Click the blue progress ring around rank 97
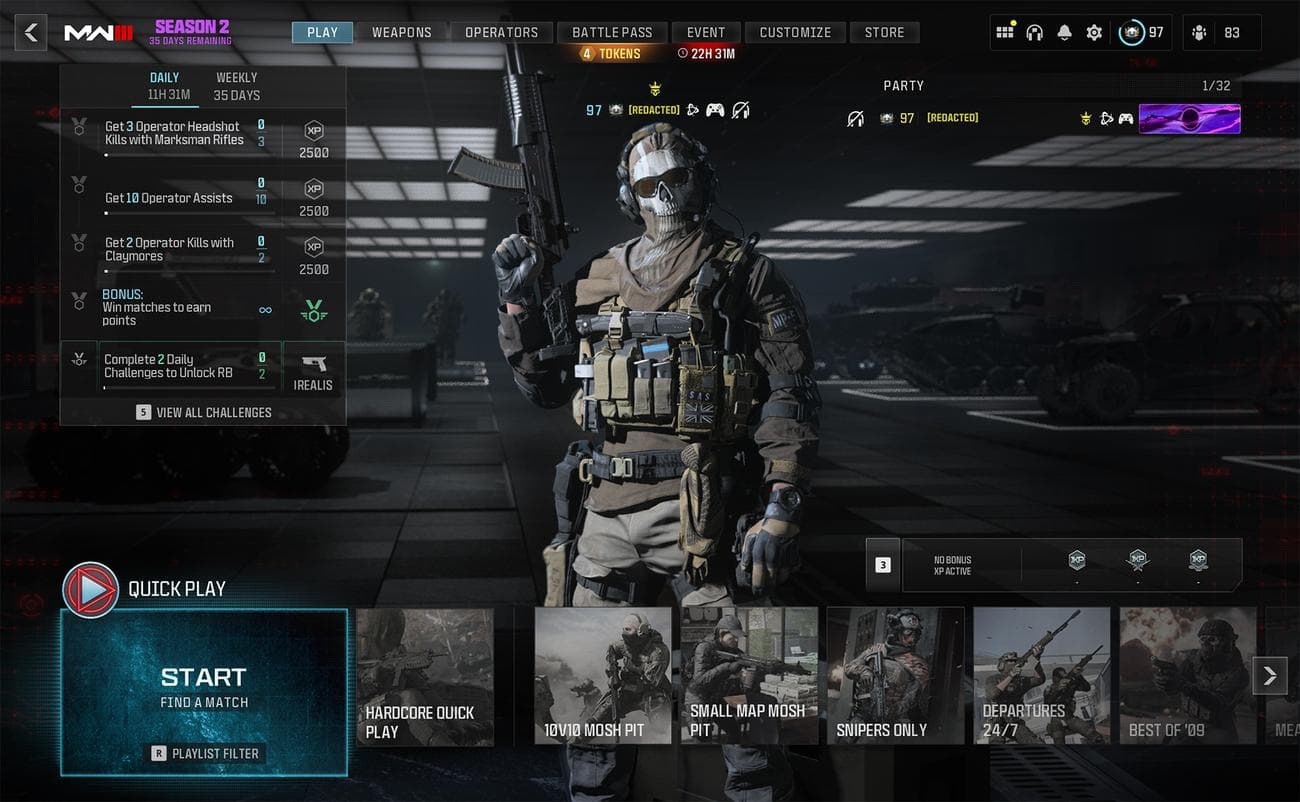The height and width of the screenshot is (802, 1300). point(1129,32)
